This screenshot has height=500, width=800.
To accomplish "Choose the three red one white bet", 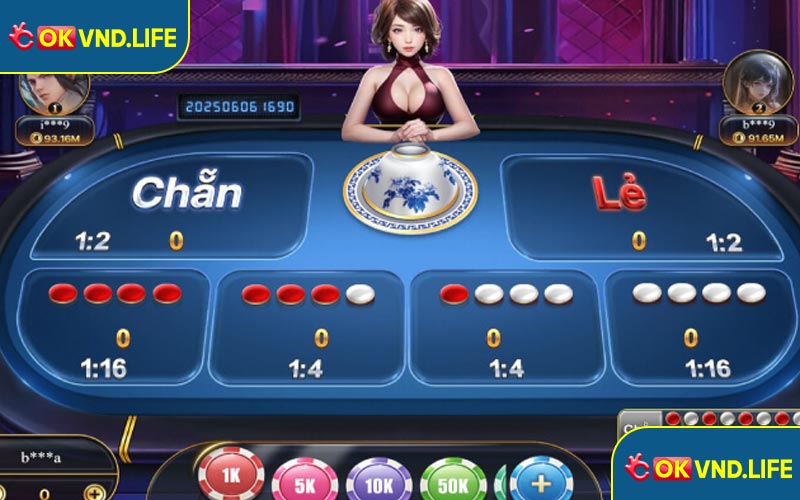I will tap(309, 325).
